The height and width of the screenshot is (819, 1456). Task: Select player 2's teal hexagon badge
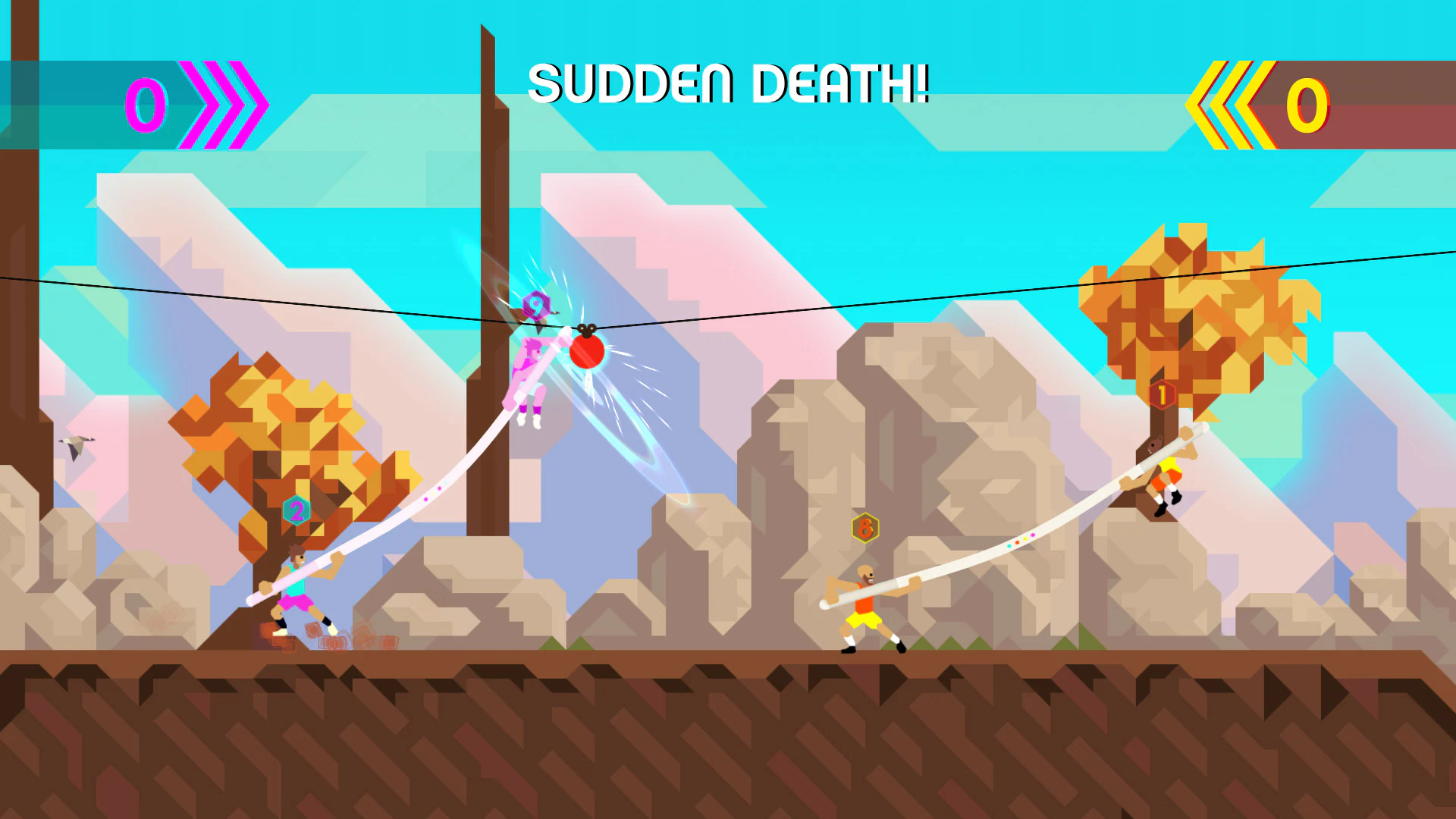pyautogui.click(x=296, y=509)
